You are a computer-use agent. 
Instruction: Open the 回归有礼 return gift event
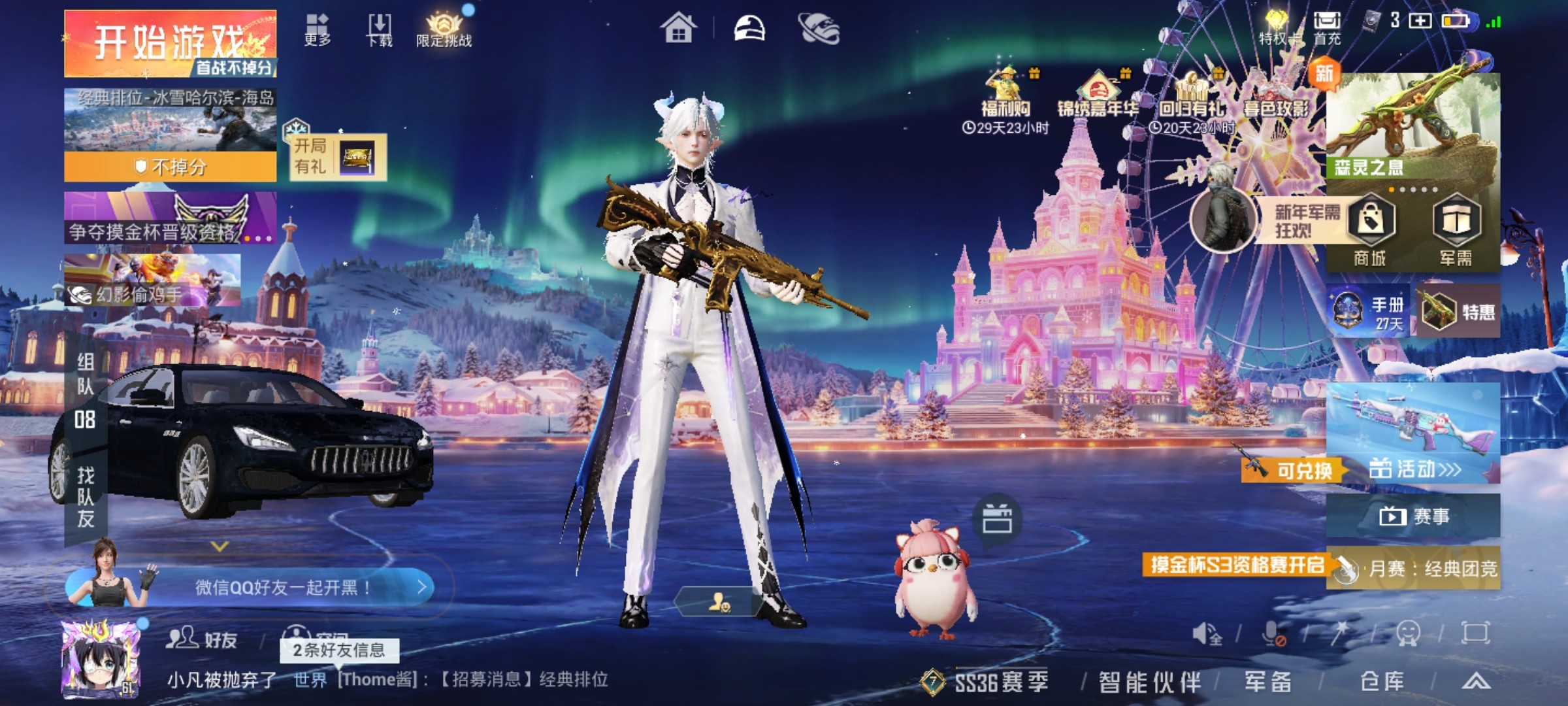[1191, 98]
